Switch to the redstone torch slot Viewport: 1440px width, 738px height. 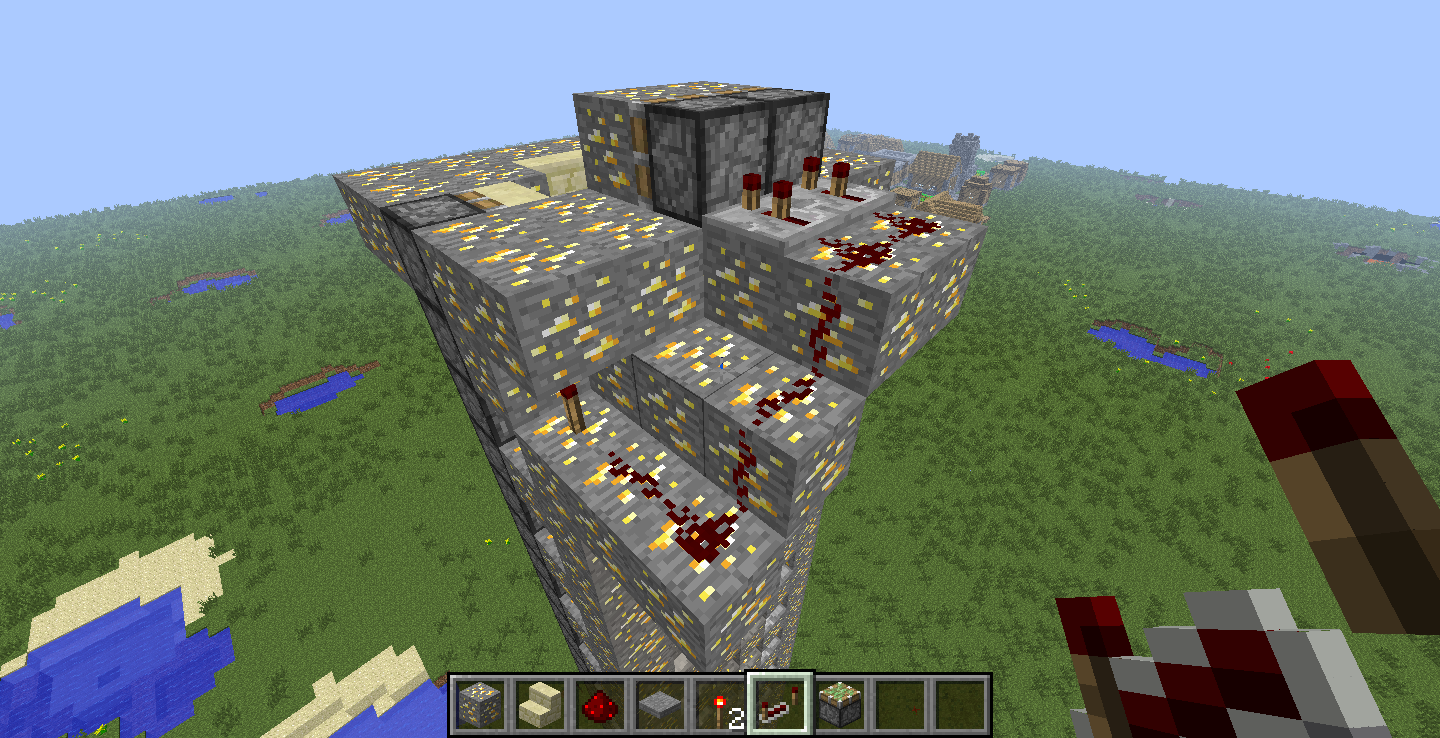click(x=720, y=703)
